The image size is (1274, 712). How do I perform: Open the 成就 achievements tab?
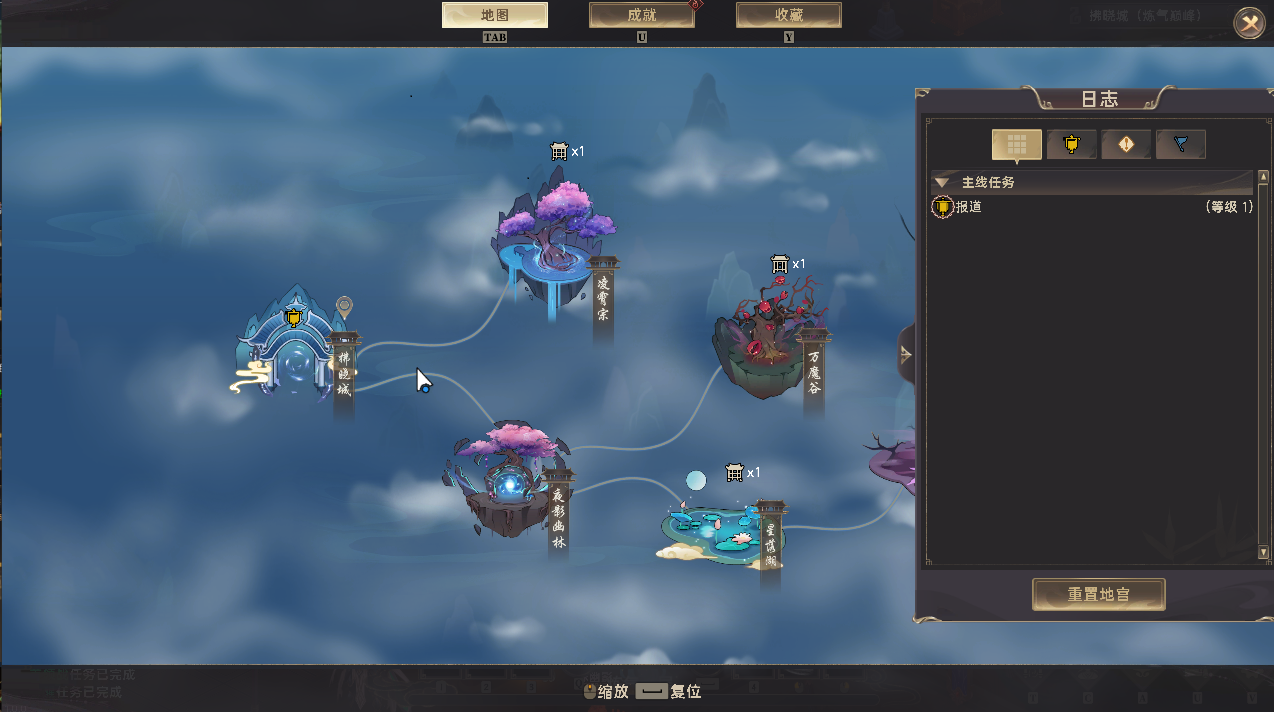click(642, 15)
